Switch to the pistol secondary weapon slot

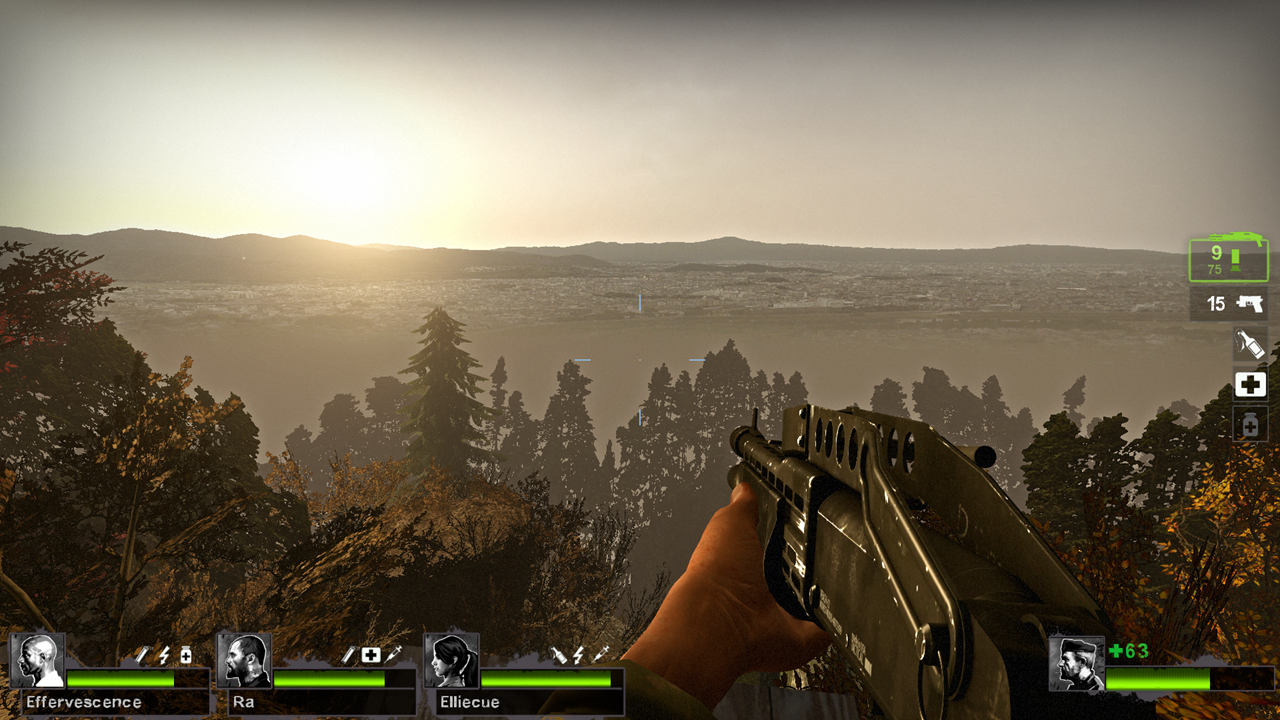(1228, 303)
